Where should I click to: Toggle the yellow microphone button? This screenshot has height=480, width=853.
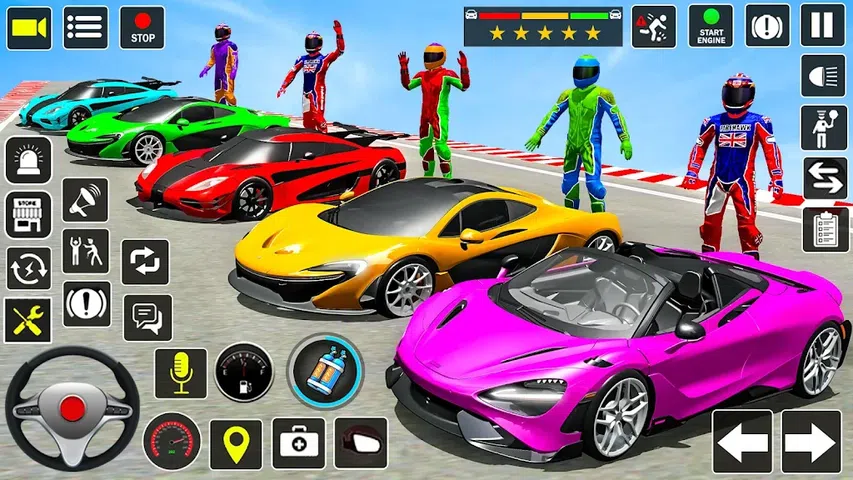180,373
